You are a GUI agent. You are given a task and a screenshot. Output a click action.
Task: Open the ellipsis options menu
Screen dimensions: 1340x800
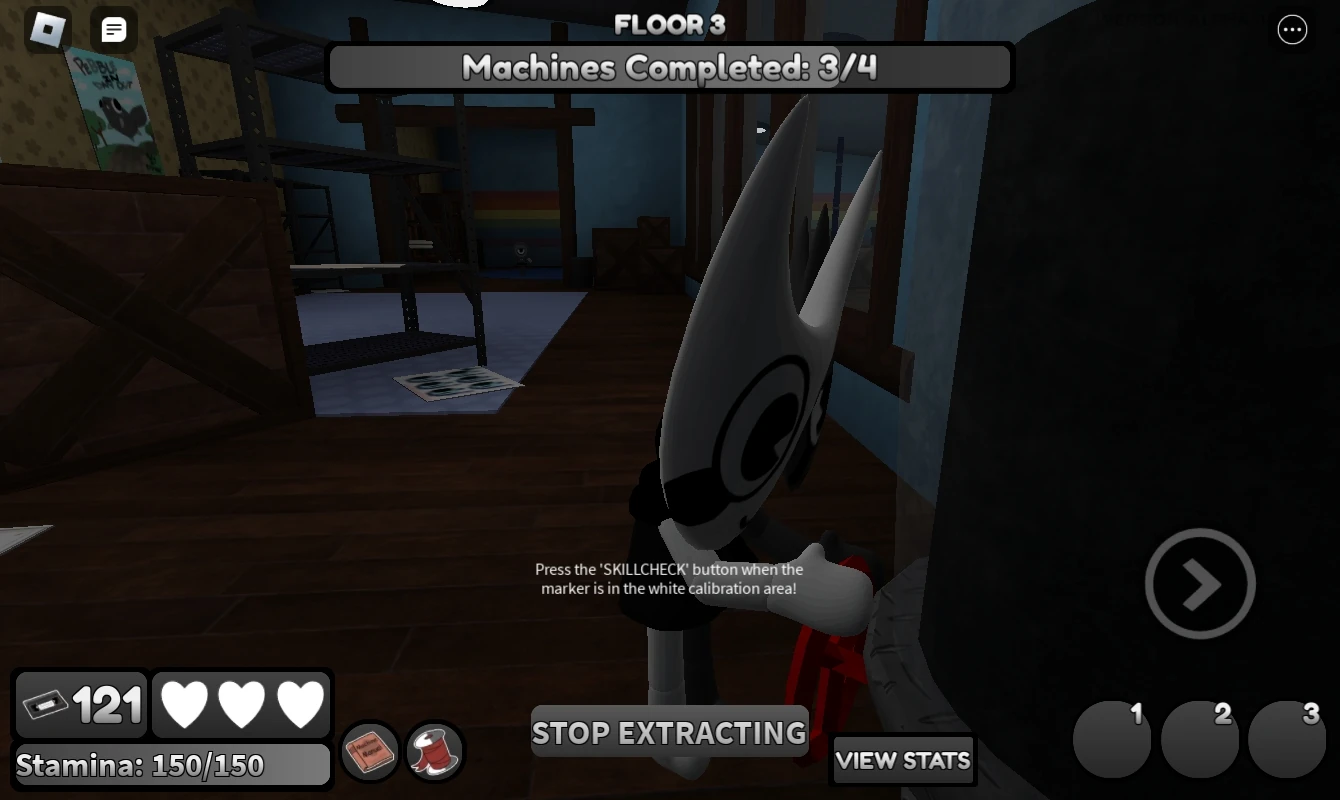click(1292, 30)
